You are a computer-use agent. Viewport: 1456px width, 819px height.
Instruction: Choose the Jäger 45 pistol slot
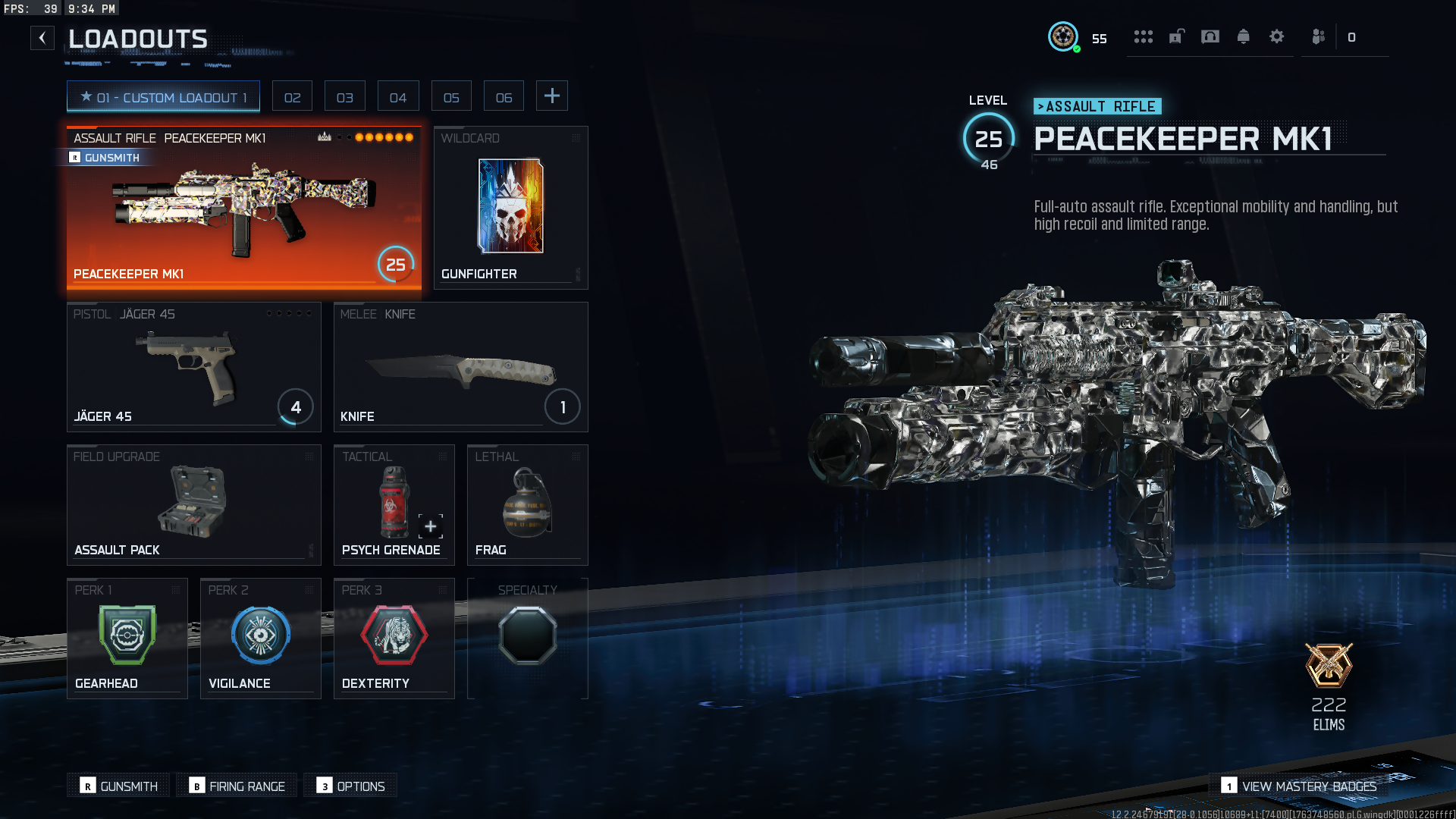(193, 367)
